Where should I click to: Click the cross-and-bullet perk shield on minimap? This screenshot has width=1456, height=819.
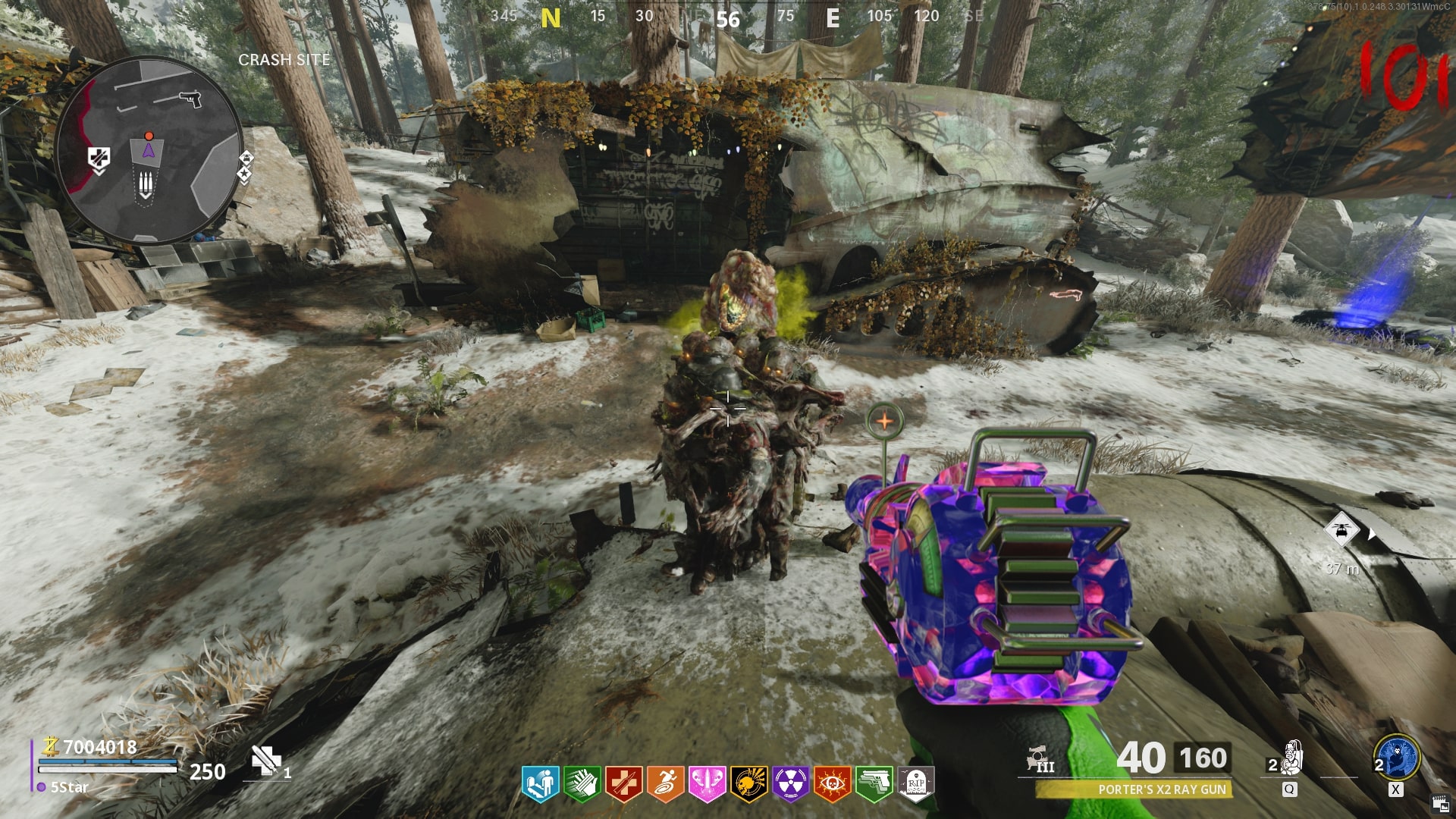[x=99, y=158]
